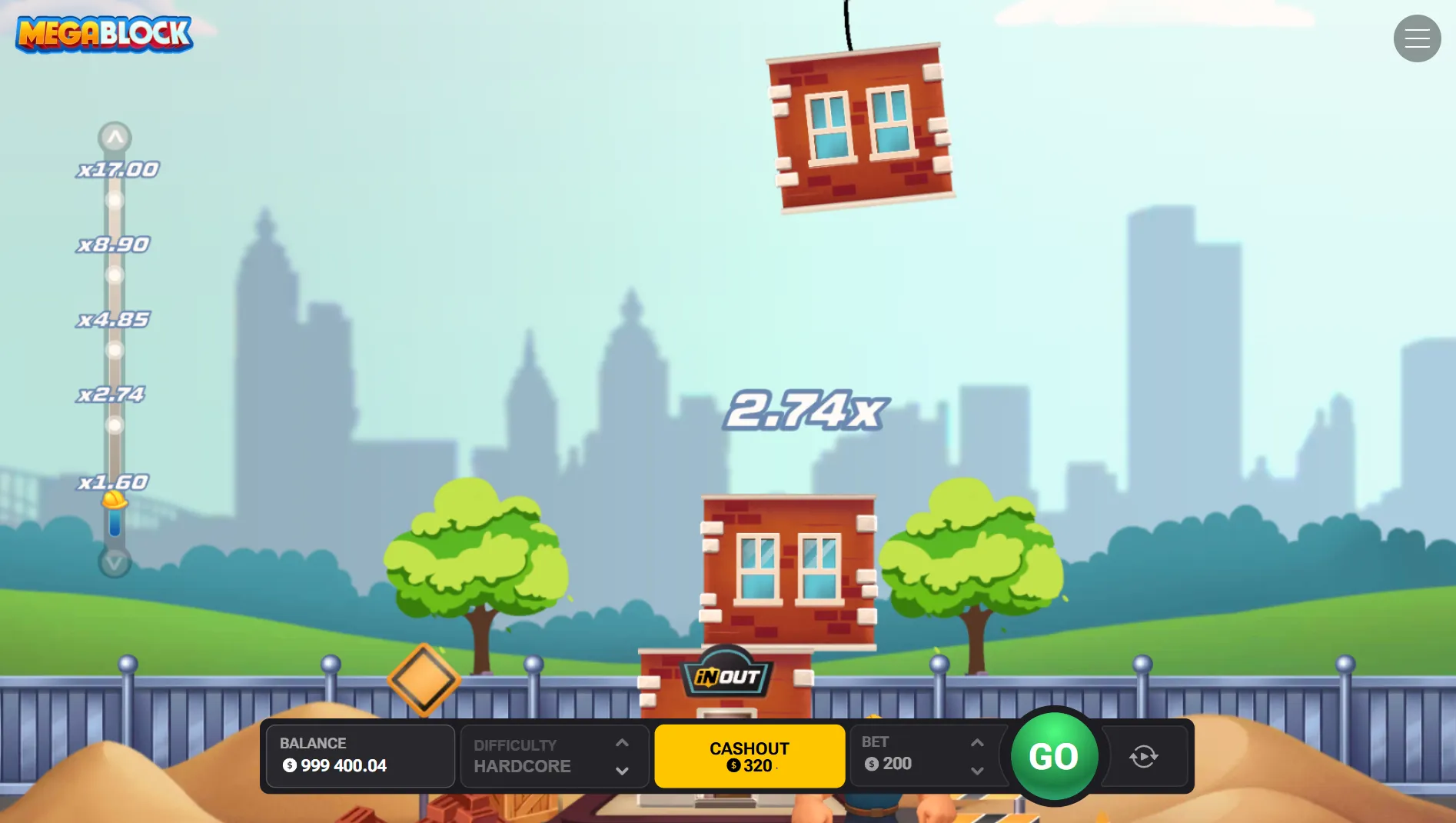The image size is (1456, 823).
Task: Raise the bet using the up chevron
Action: (977, 742)
